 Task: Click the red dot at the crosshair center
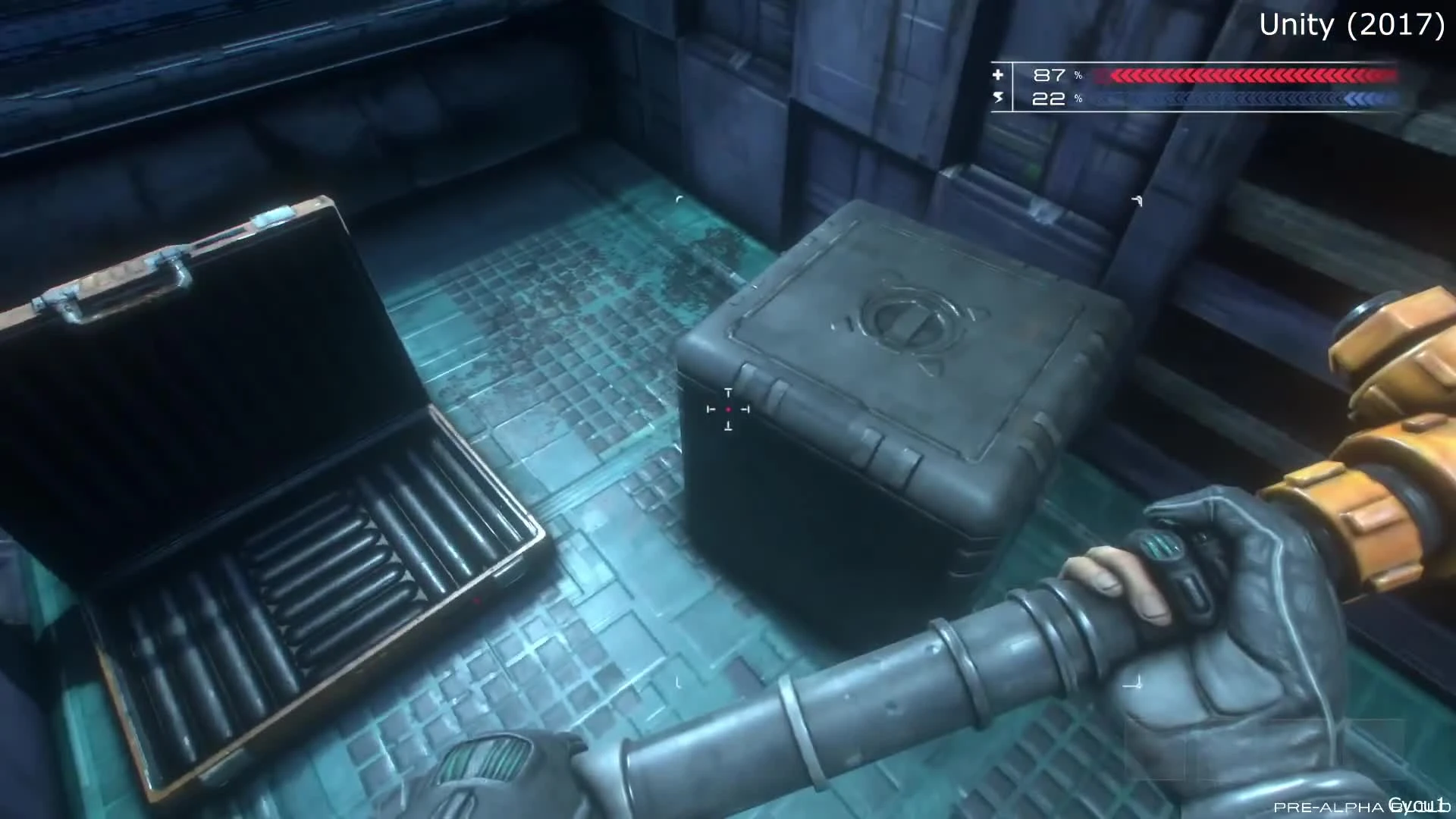point(729,409)
